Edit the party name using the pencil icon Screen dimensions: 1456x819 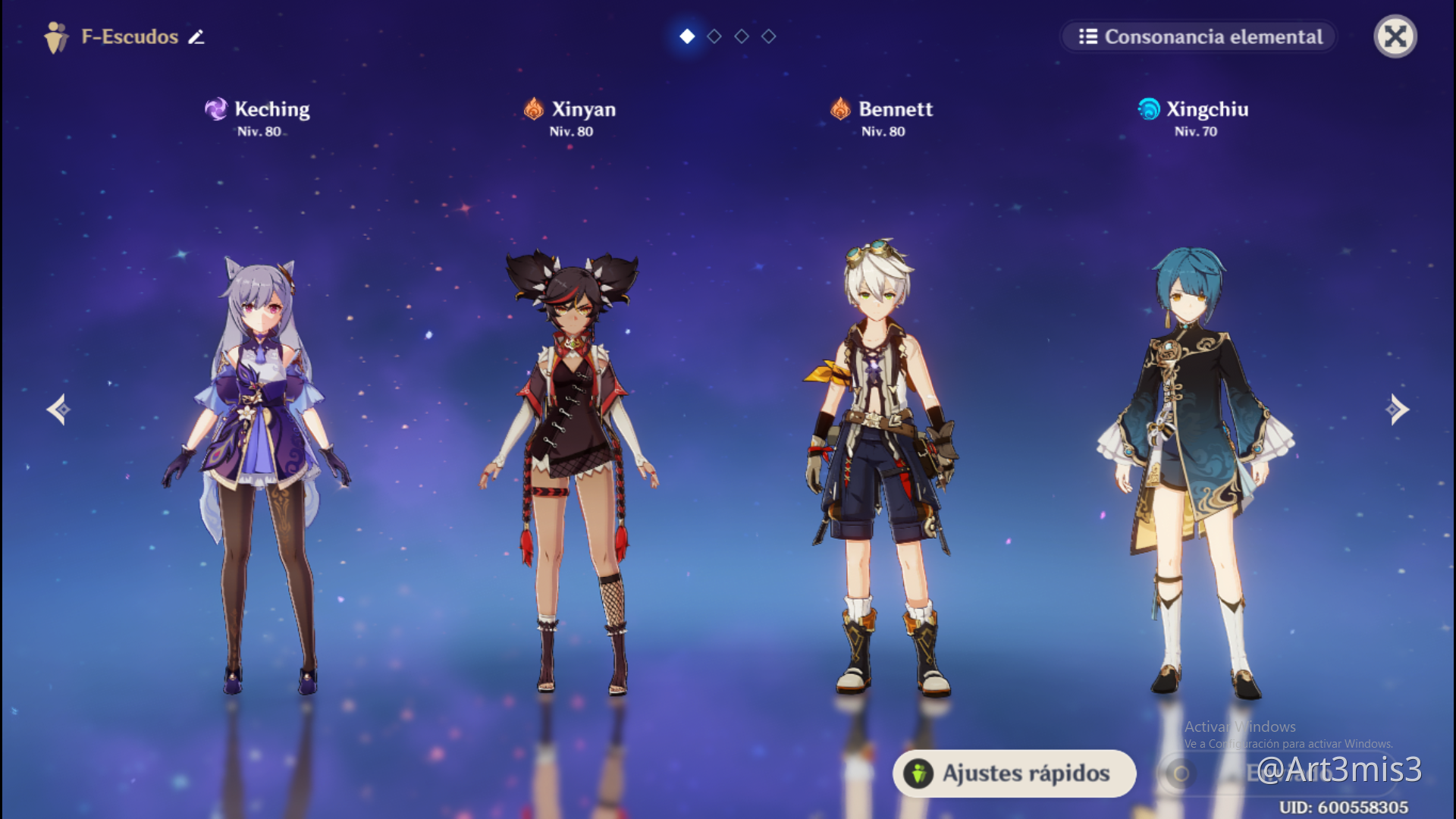[196, 37]
